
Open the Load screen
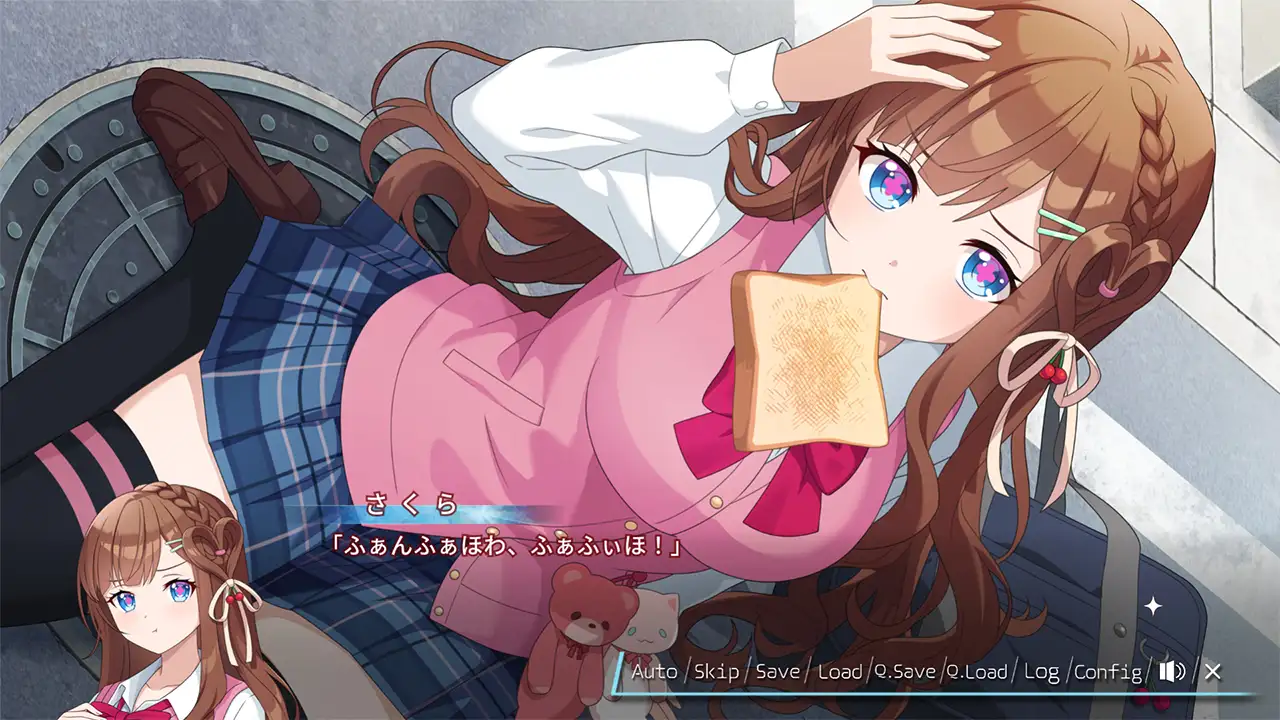(840, 674)
